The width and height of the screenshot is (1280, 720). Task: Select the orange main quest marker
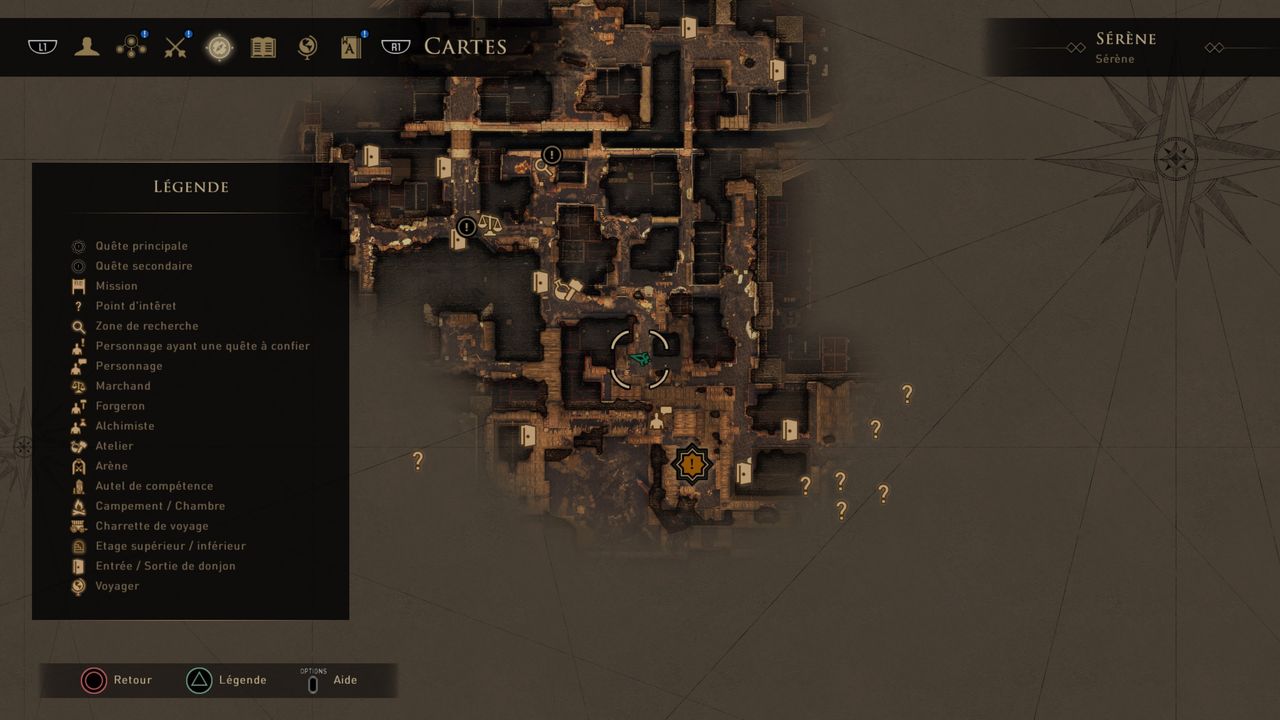691,464
